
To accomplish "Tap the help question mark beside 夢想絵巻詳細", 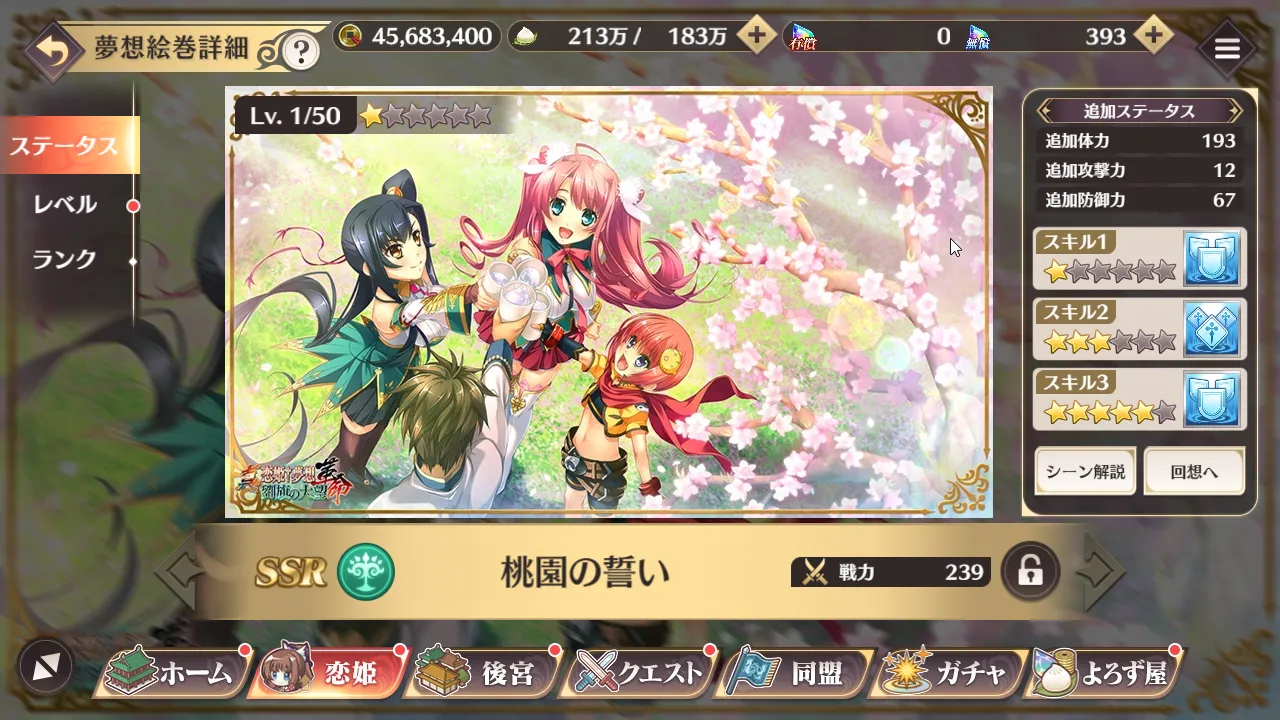I will (x=299, y=47).
